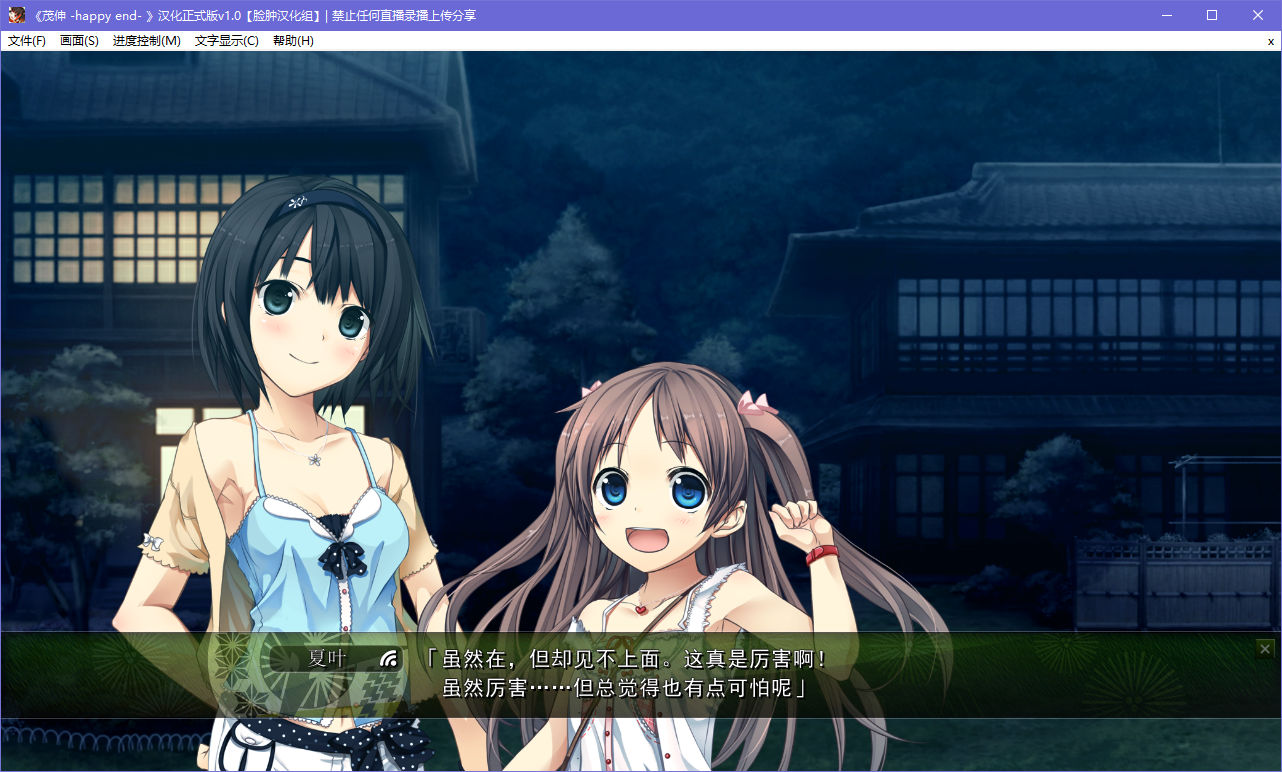Open the 进度控制(M) menu
This screenshot has height=772, width=1282.
click(146, 41)
